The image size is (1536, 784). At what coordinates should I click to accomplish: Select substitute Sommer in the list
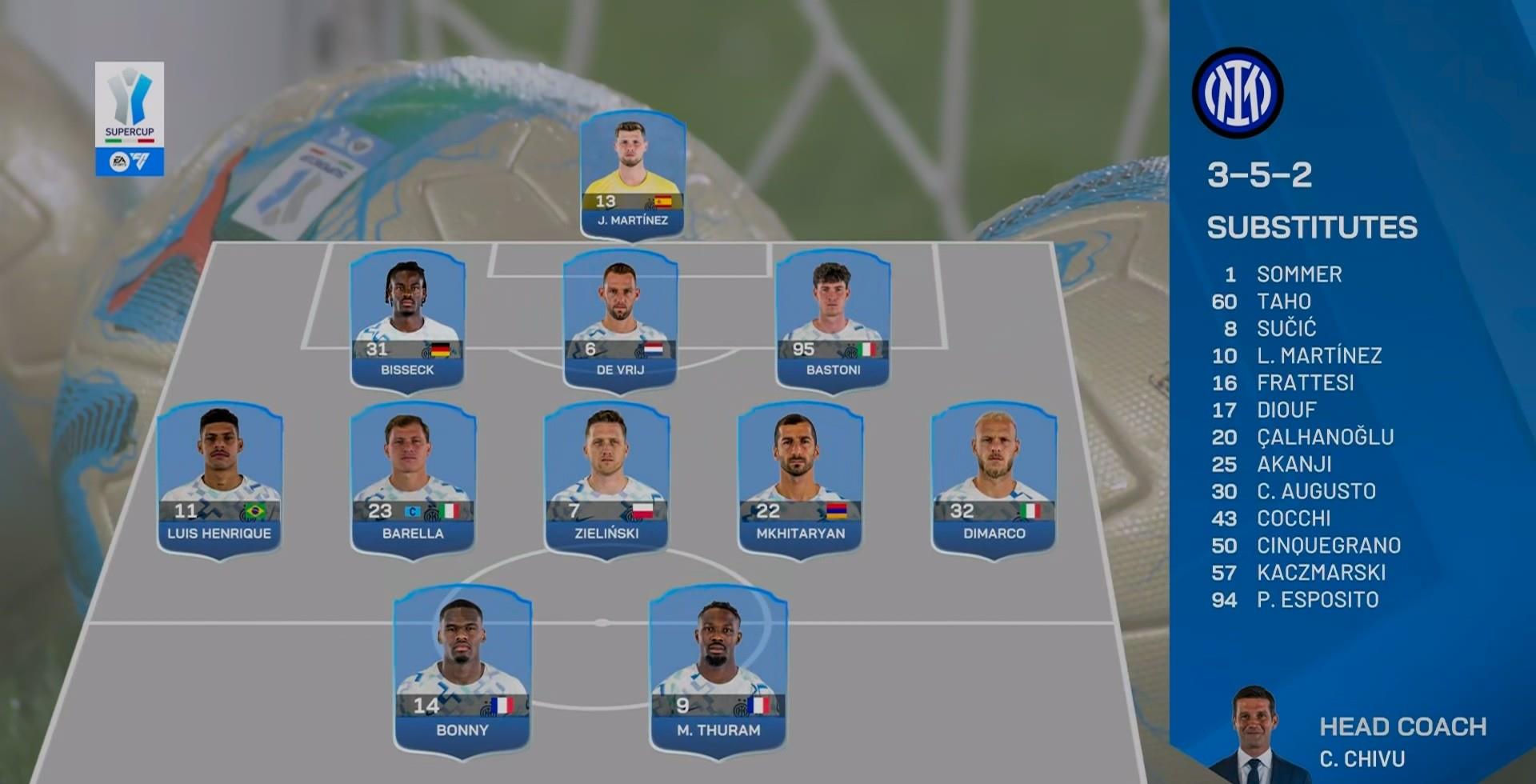pyautogui.click(x=1298, y=274)
